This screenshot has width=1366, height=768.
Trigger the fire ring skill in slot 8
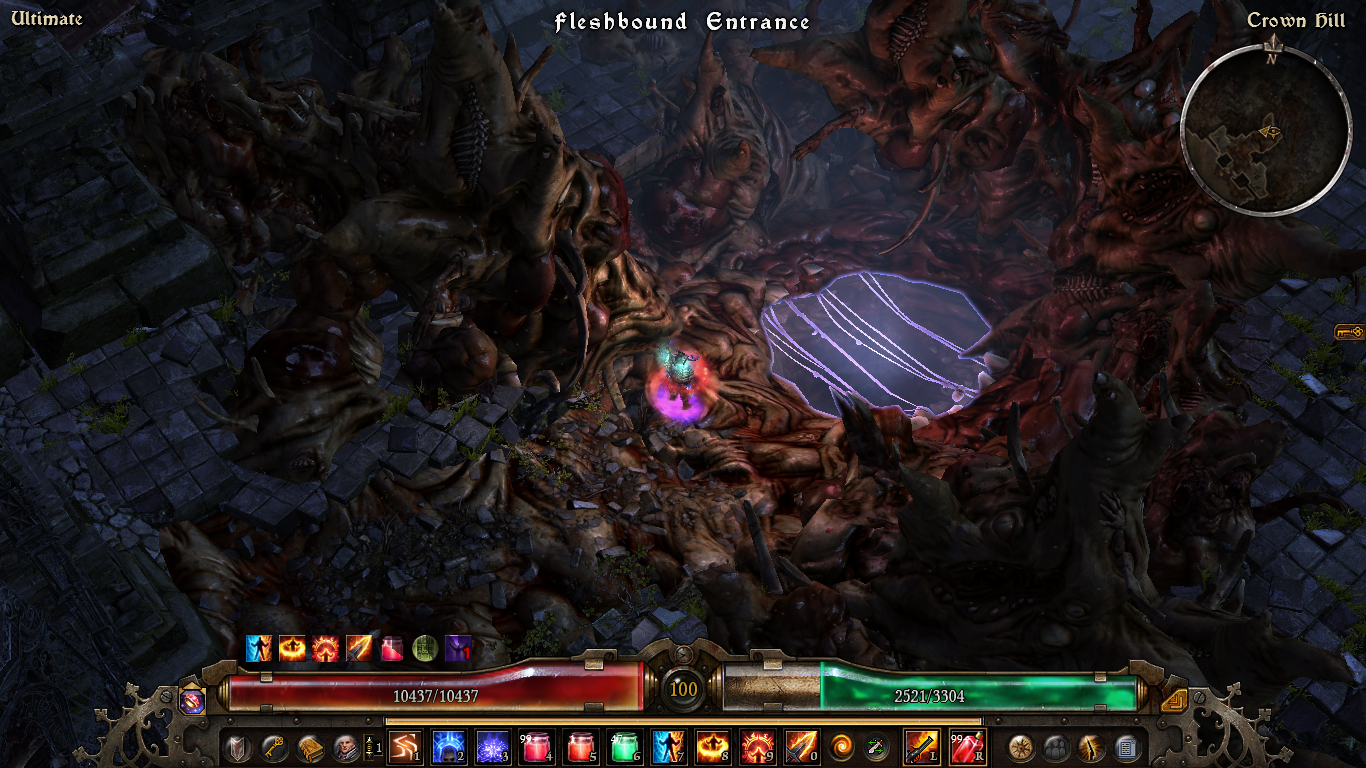pos(711,747)
